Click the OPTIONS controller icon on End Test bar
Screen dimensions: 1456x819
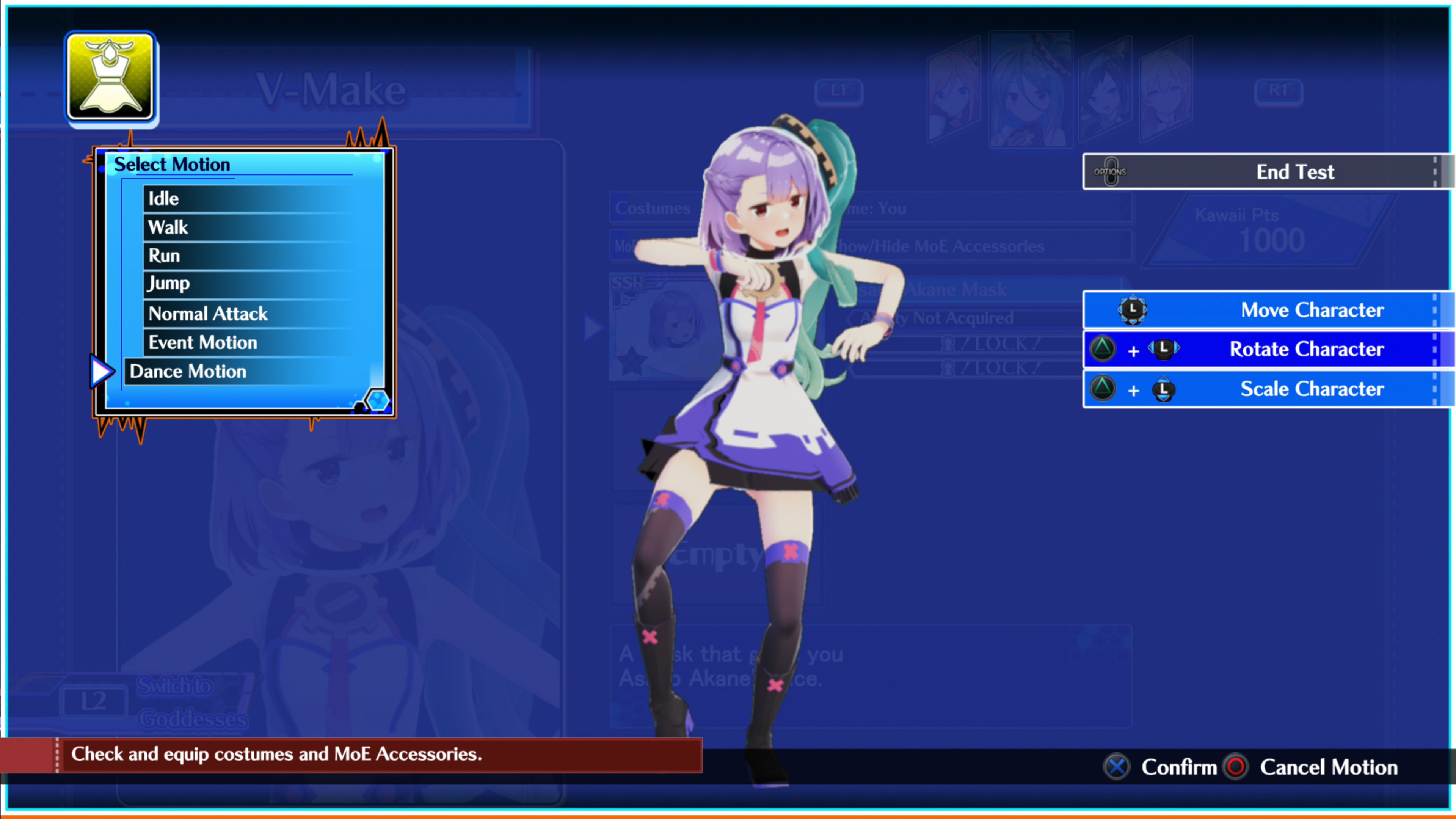[1111, 171]
